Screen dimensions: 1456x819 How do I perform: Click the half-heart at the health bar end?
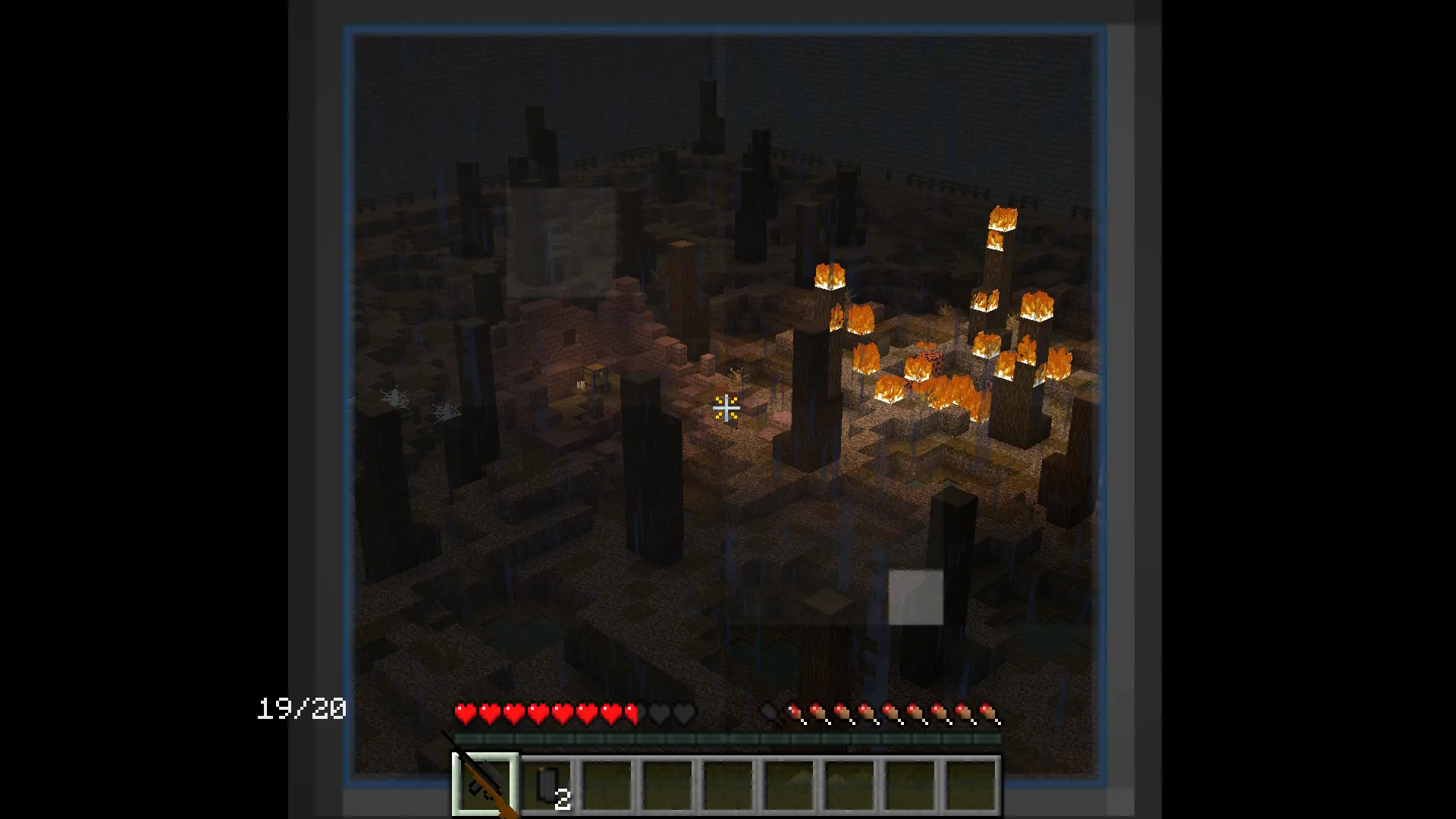632,713
